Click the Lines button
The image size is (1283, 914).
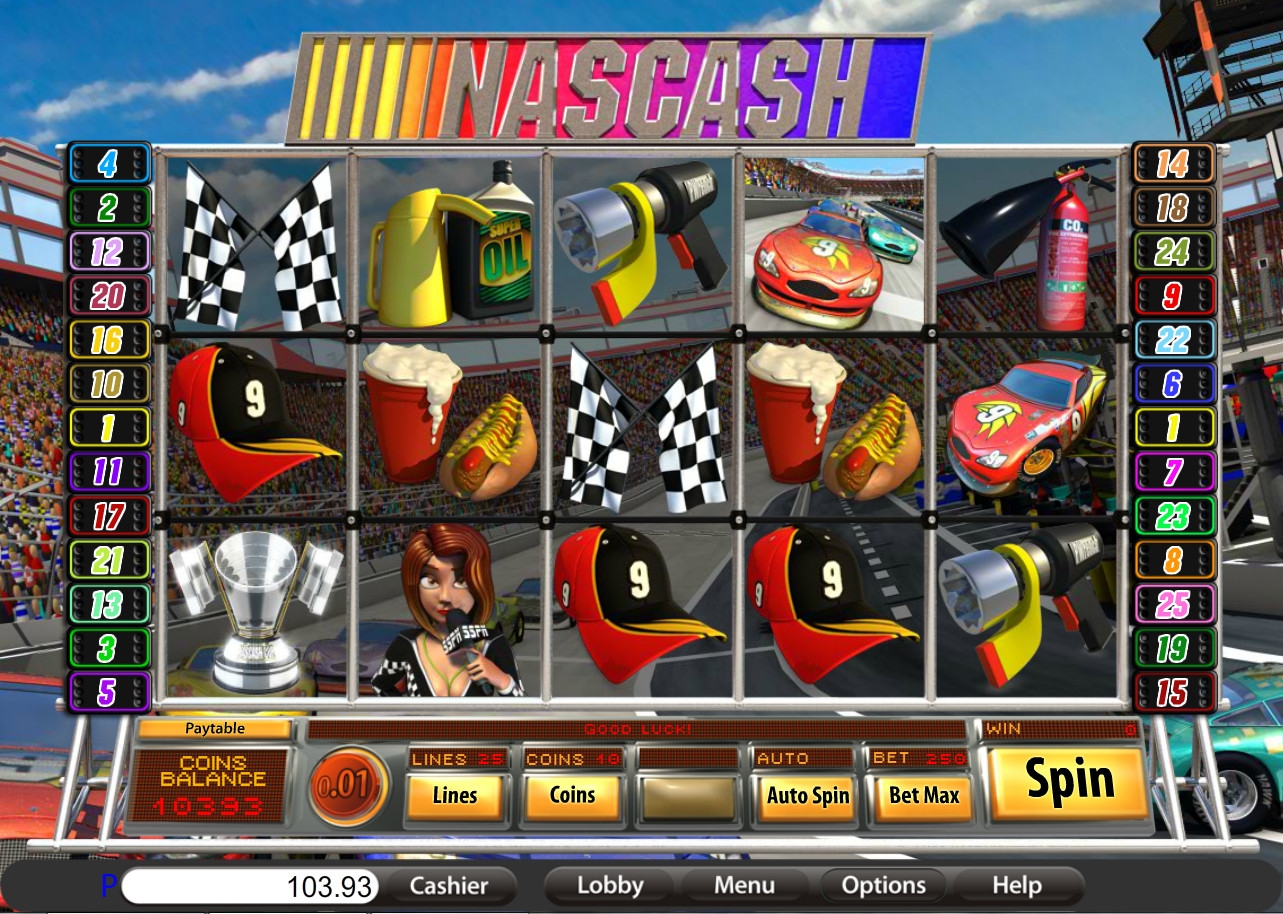[x=455, y=797]
